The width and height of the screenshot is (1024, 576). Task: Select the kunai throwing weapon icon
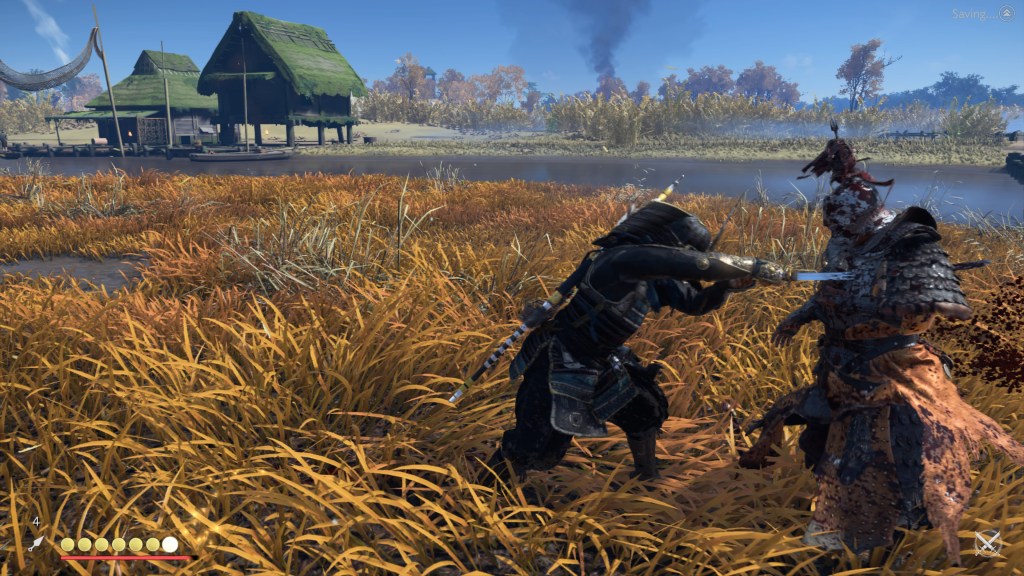(x=37, y=543)
